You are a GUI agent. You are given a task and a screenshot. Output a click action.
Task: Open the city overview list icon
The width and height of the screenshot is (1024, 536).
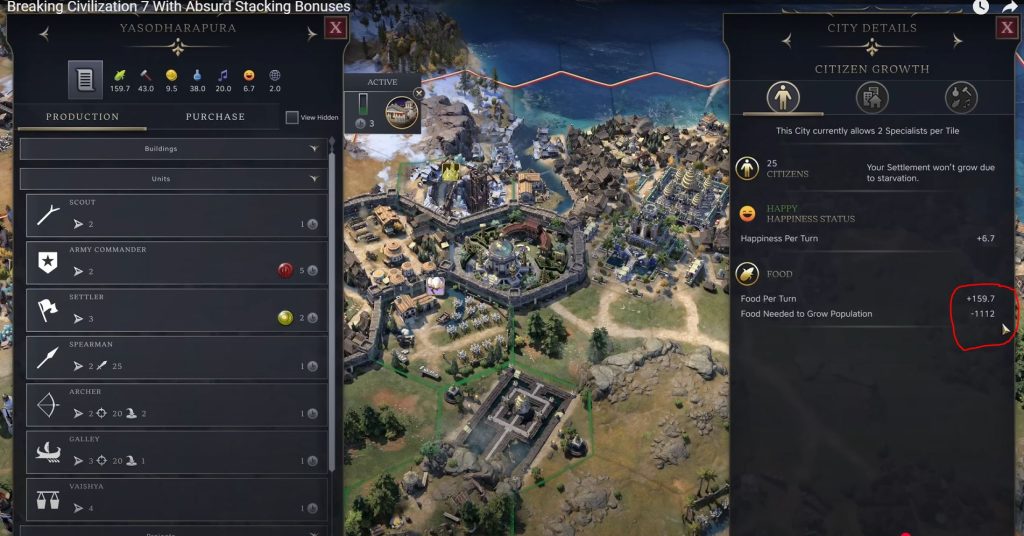point(85,80)
